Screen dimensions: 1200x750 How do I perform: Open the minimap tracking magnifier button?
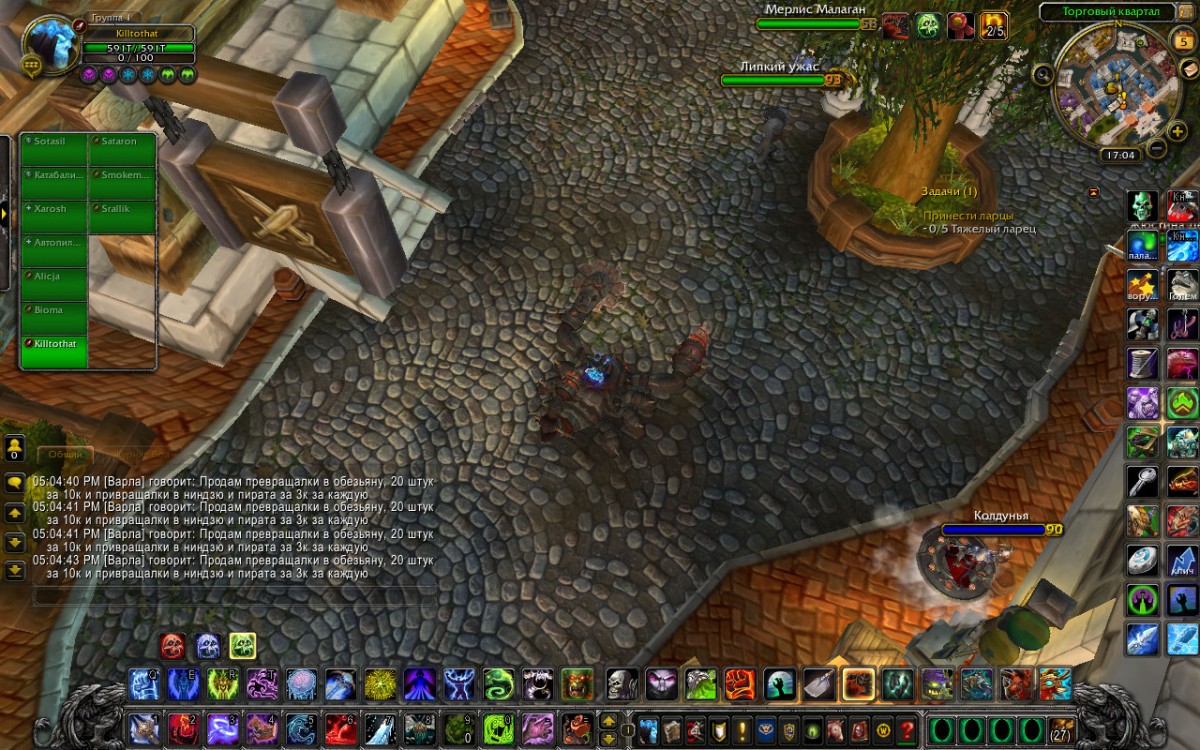pyautogui.click(x=1043, y=73)
